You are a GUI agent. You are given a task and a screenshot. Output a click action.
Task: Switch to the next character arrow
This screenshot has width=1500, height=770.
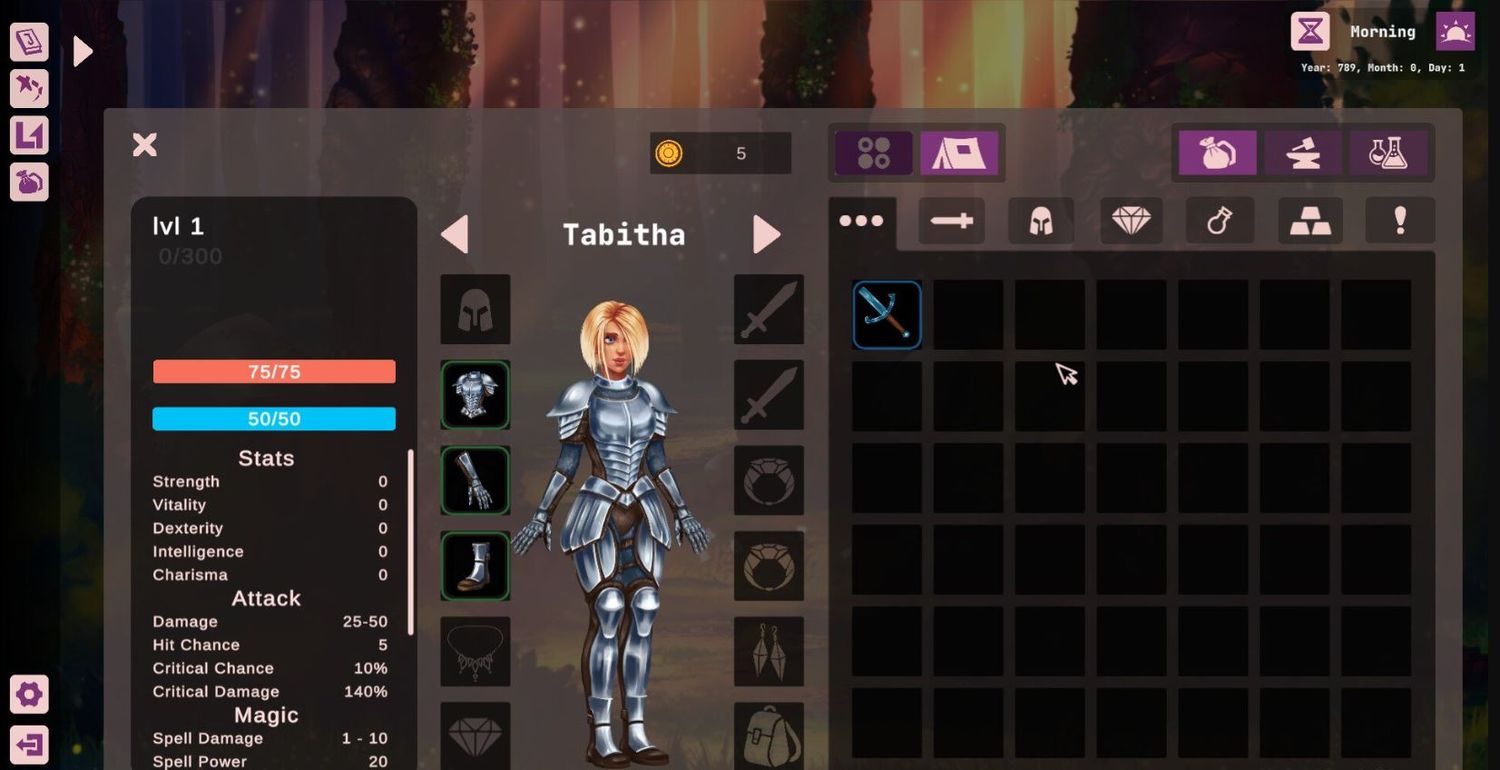coord(766,235)
